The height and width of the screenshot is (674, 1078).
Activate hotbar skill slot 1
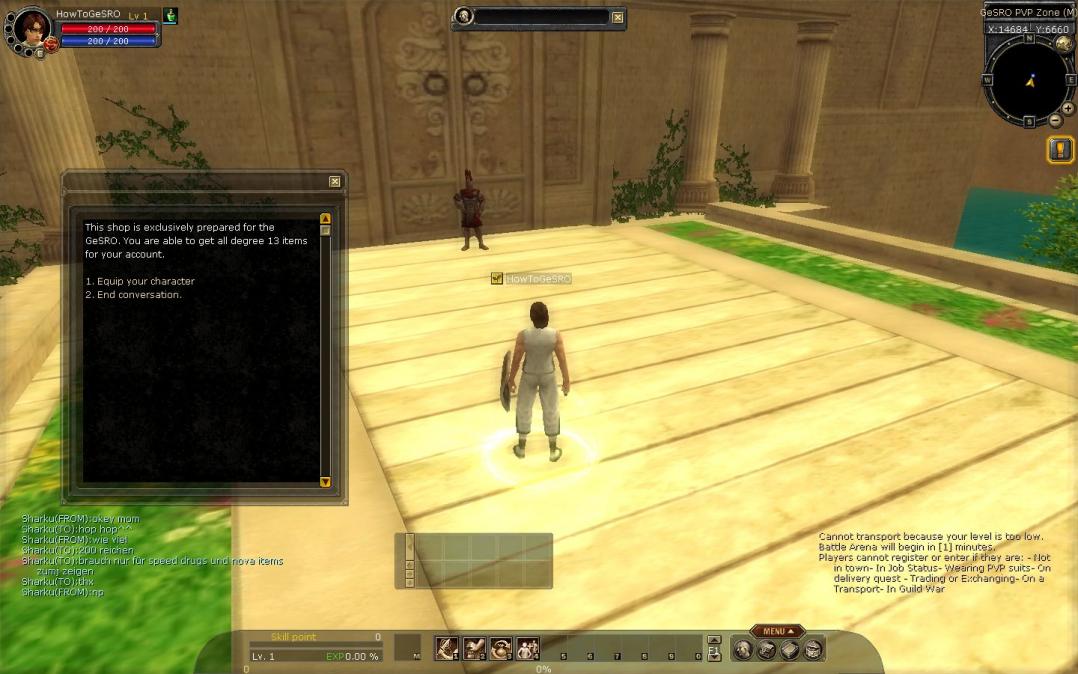(446, 648)
